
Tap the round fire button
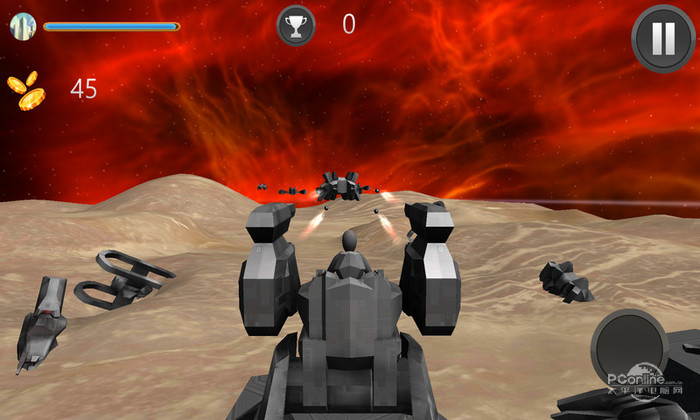(629, 347)
